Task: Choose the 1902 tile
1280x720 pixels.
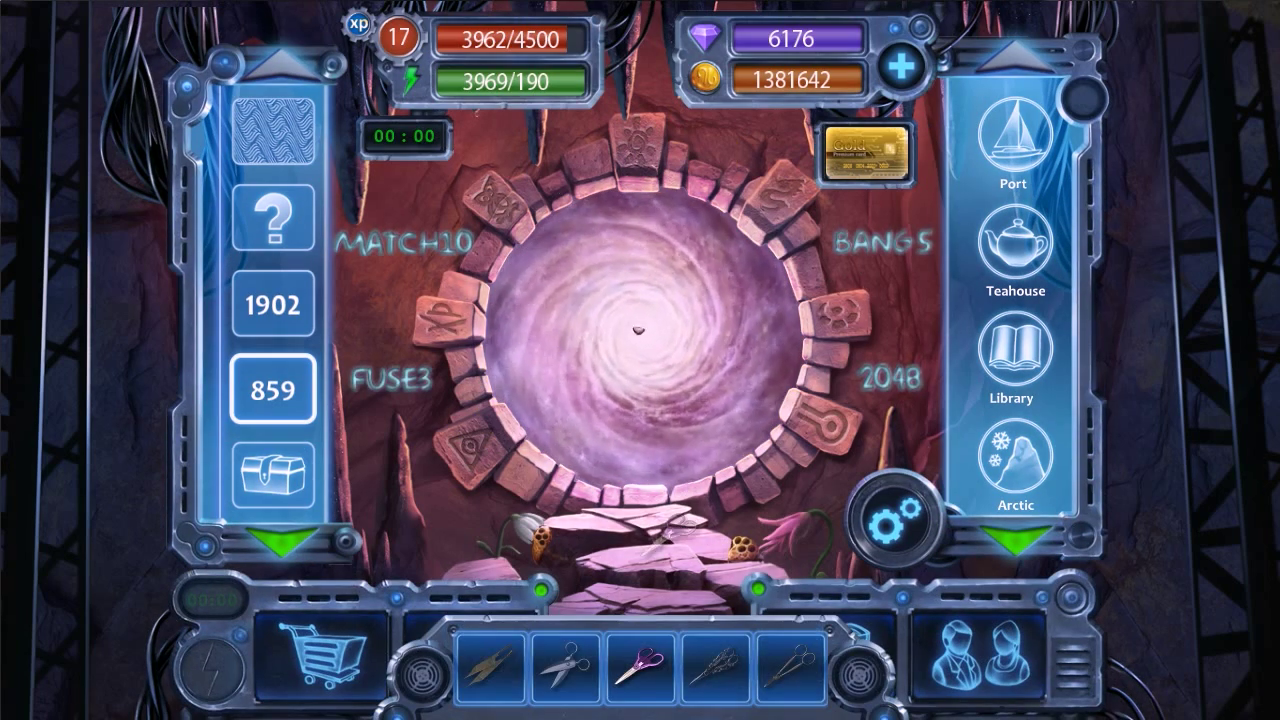Action: (x=273, y=304)
